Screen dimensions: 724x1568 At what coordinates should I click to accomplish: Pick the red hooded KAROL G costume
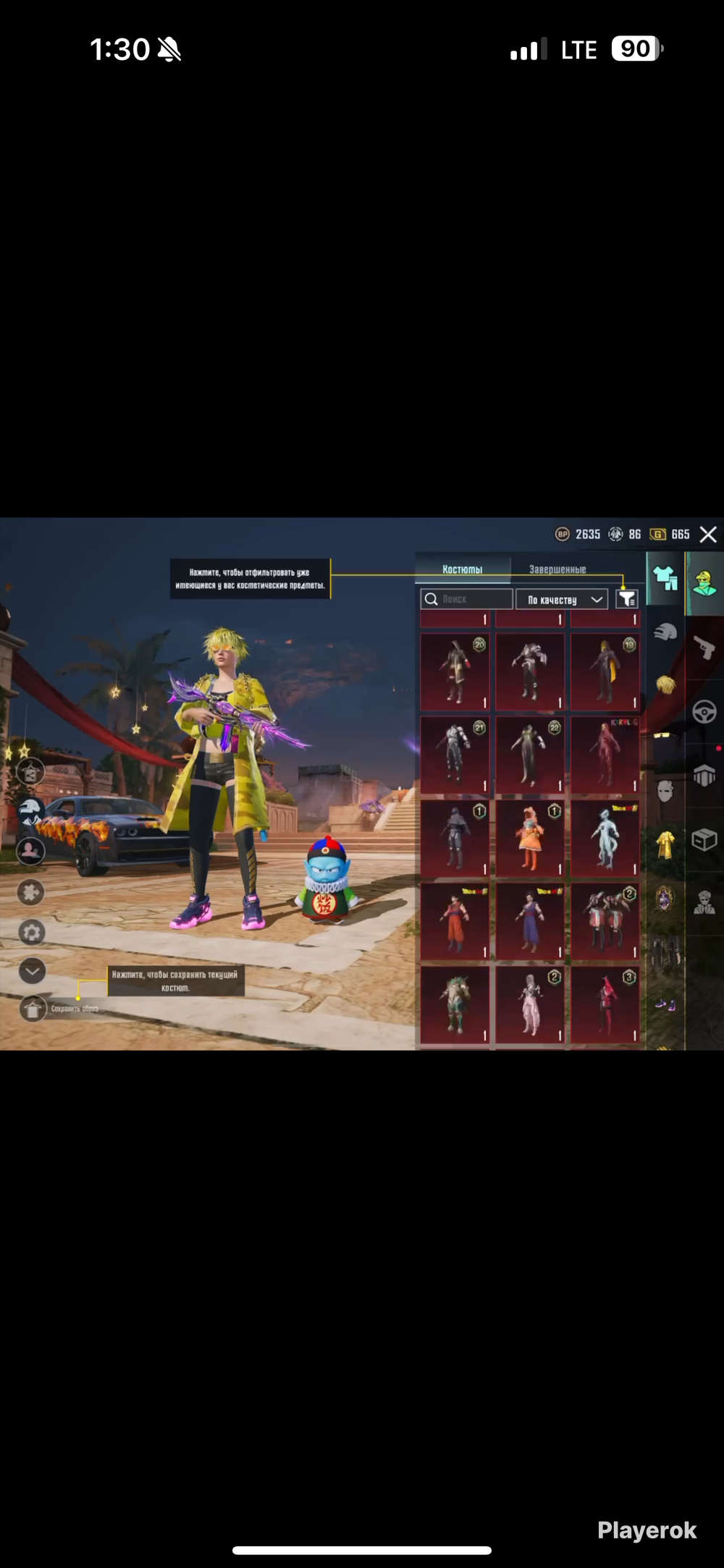click(x=605, y=755)
